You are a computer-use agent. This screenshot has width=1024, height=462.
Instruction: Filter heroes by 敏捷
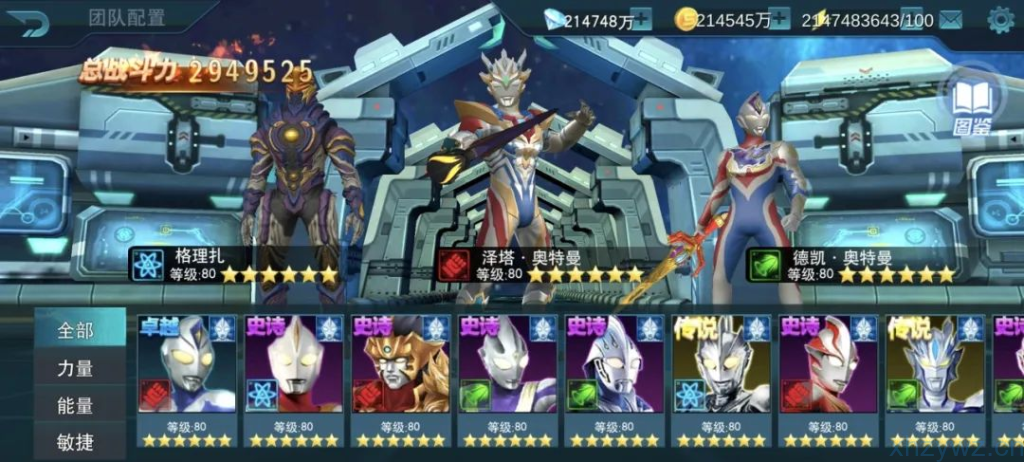coord(76,440)
